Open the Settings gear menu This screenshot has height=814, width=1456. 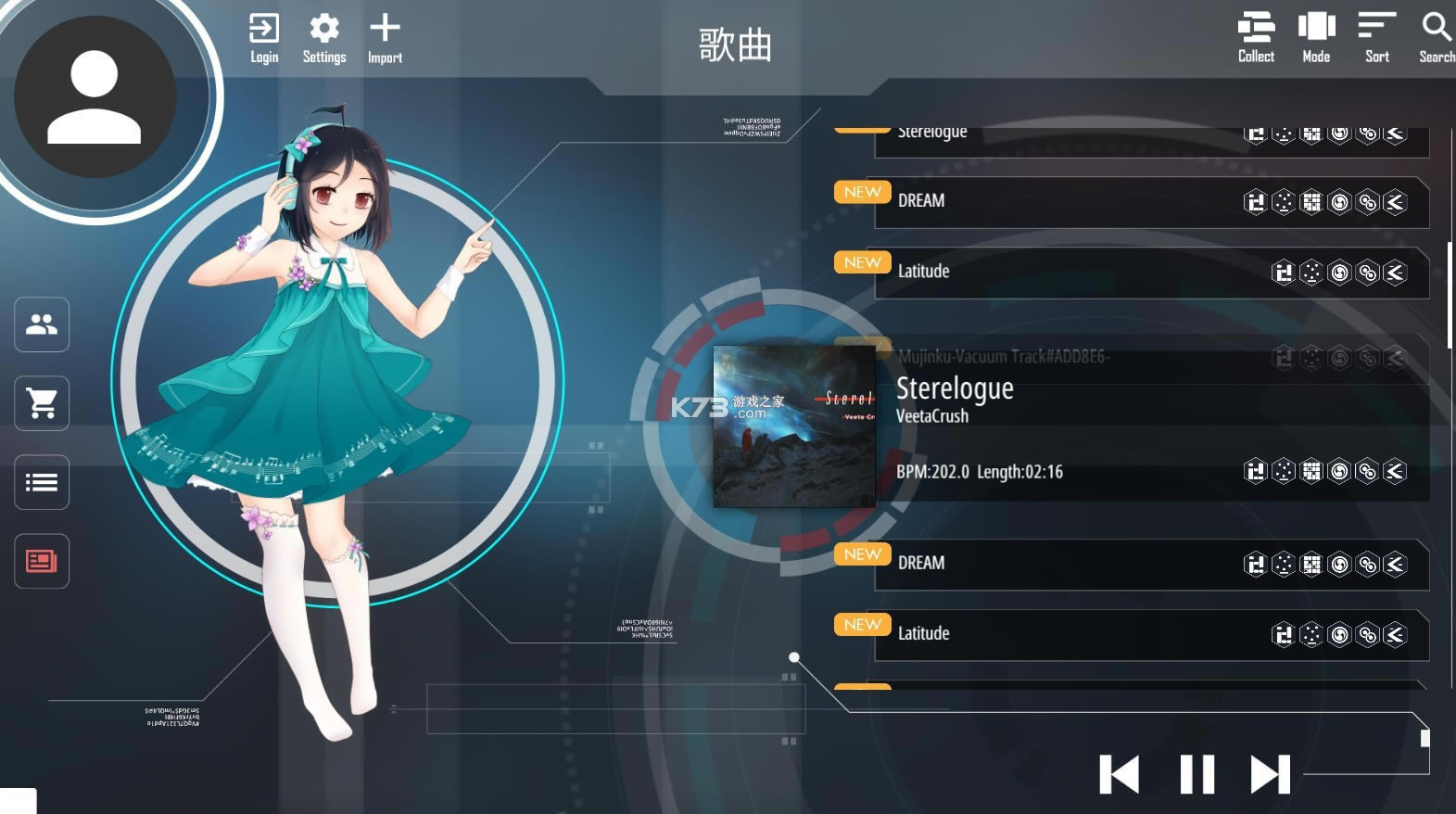pos(324,39)
